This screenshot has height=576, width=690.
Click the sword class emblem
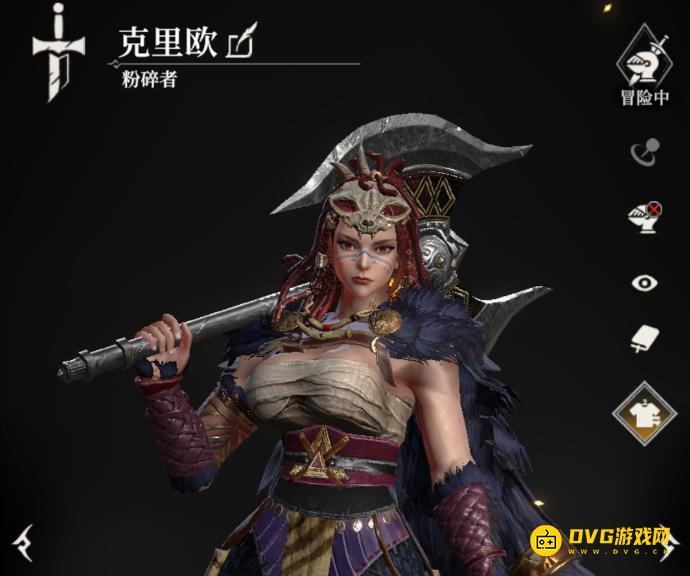tap(60, 55)
